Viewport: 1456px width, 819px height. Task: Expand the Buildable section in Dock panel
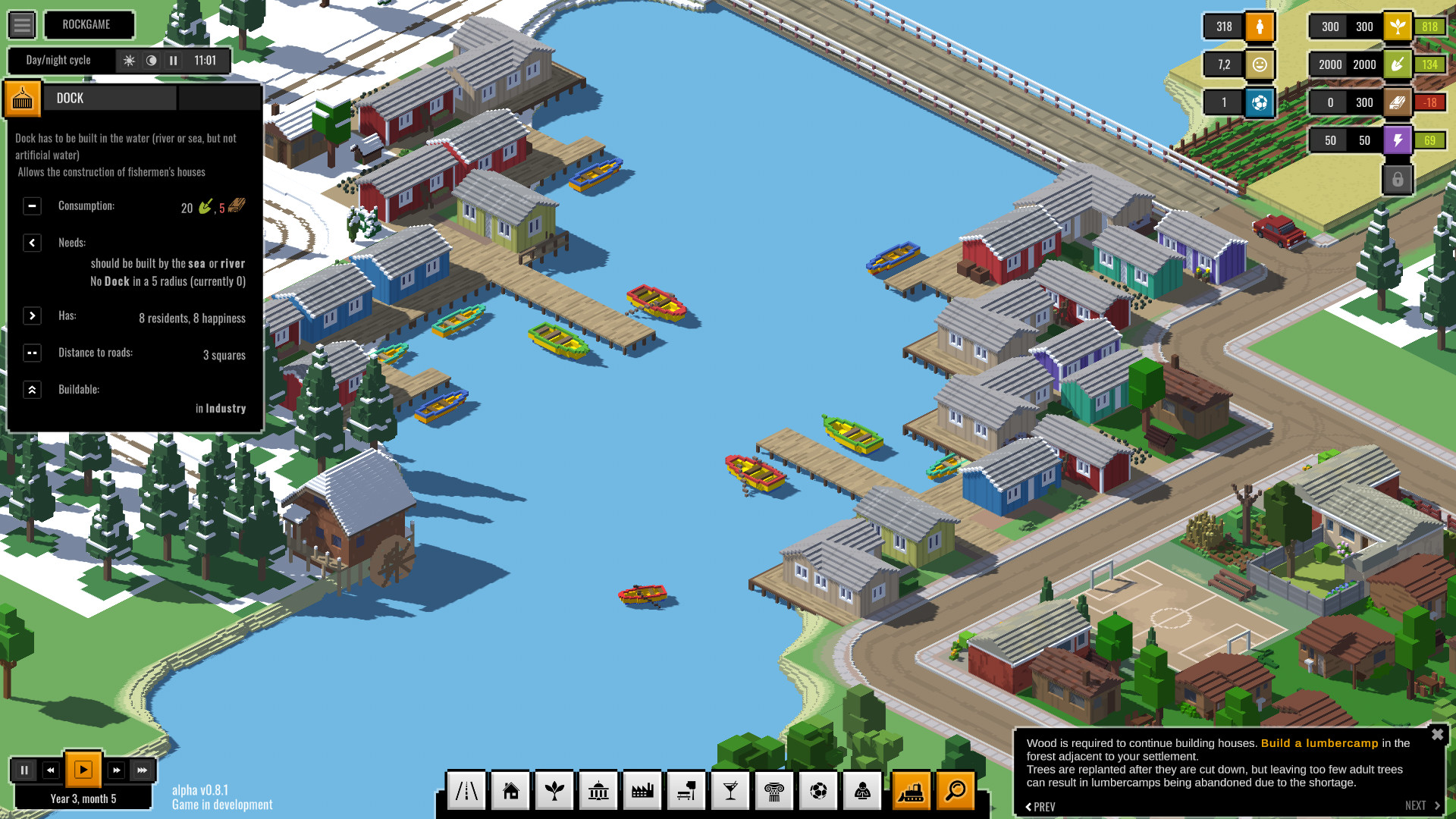32,389
